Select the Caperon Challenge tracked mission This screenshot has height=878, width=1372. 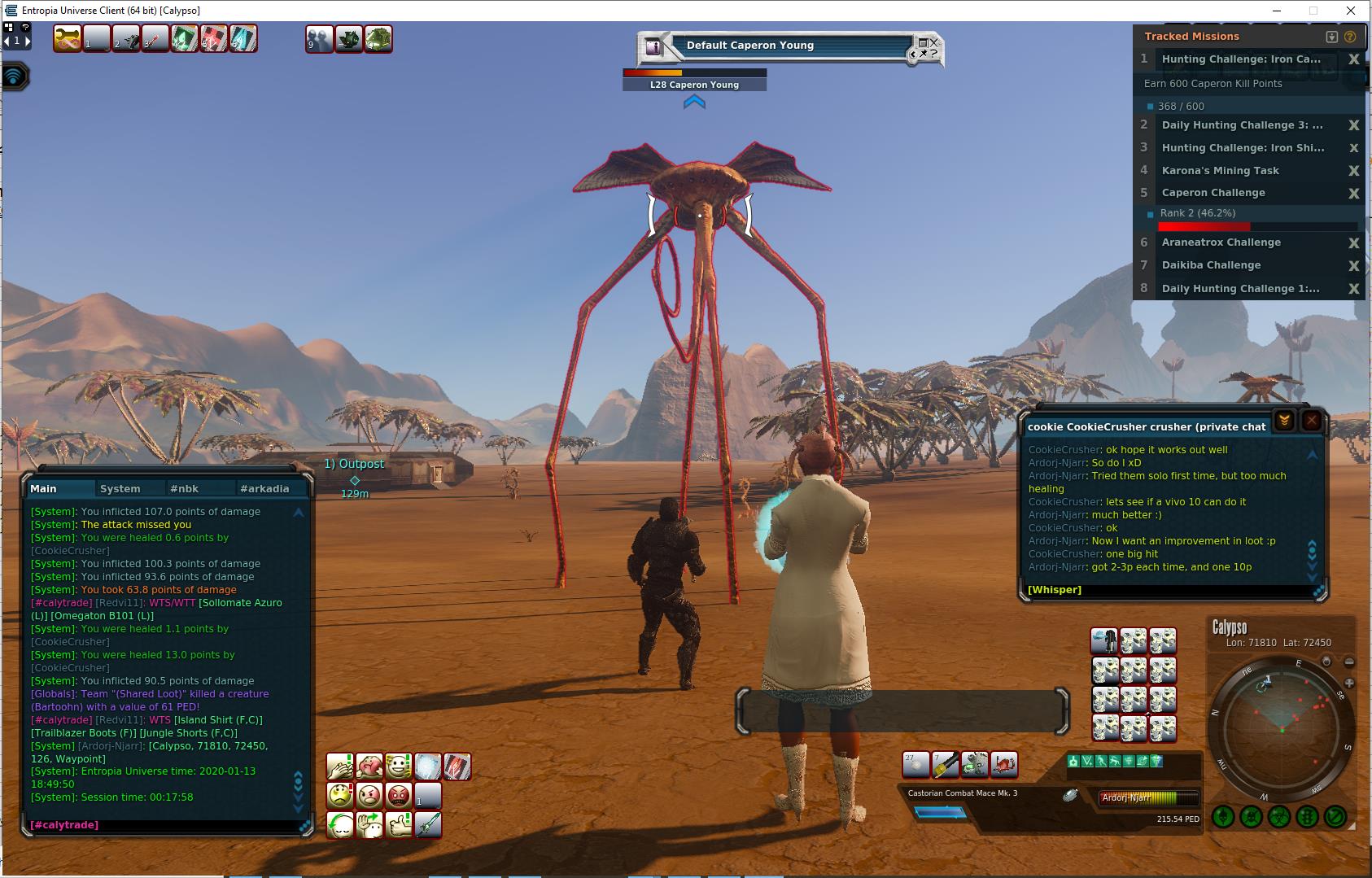1213,193
